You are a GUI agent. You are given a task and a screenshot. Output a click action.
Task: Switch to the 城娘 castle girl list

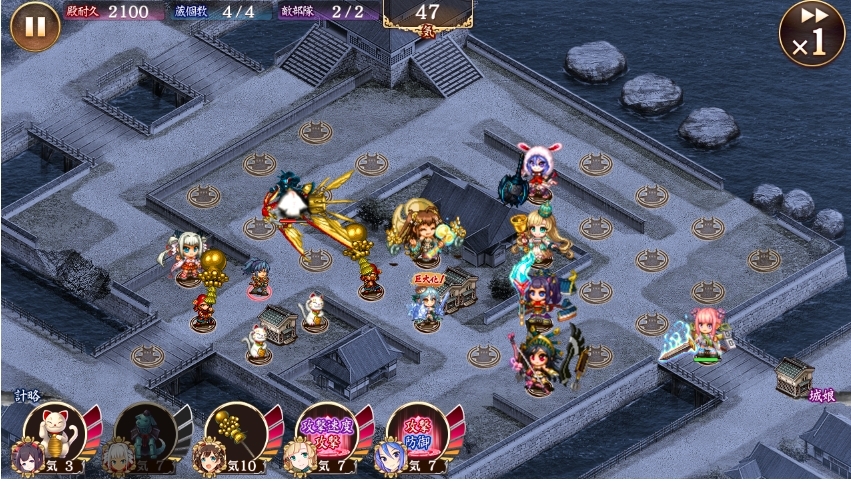(x=821, y=396)
